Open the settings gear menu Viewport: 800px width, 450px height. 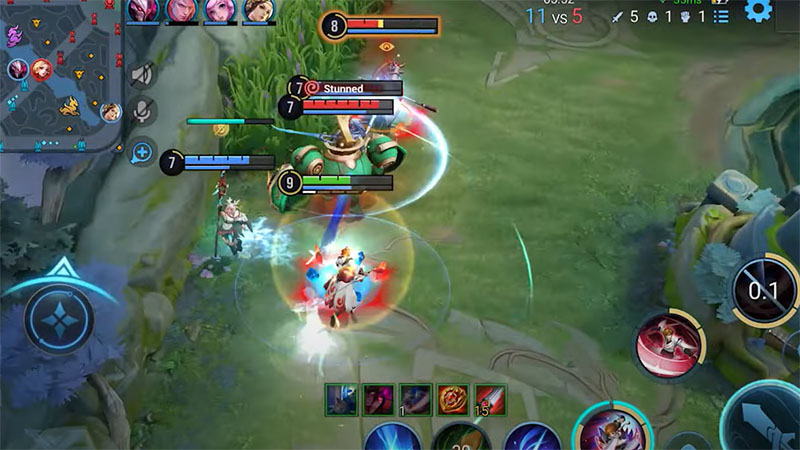pos(758,11)
